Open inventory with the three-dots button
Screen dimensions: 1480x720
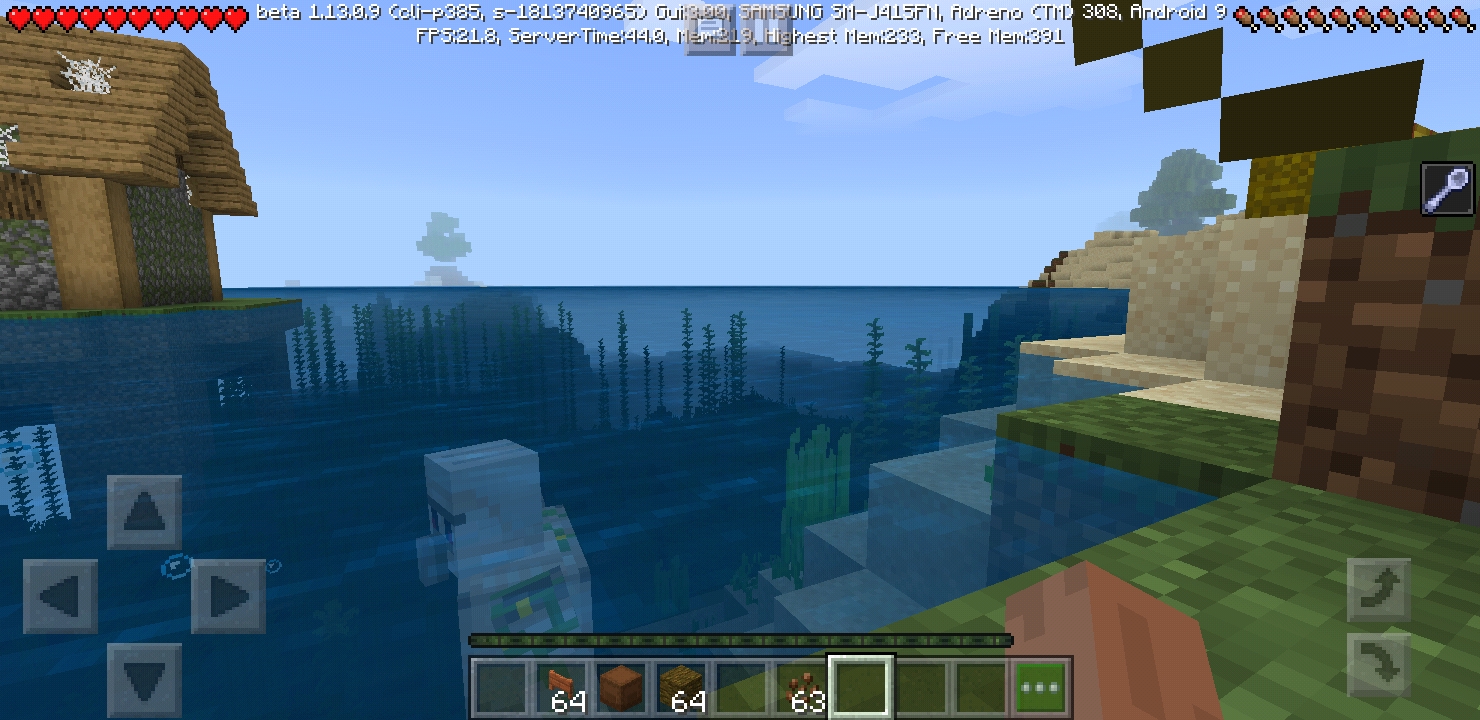[1041, 688]
